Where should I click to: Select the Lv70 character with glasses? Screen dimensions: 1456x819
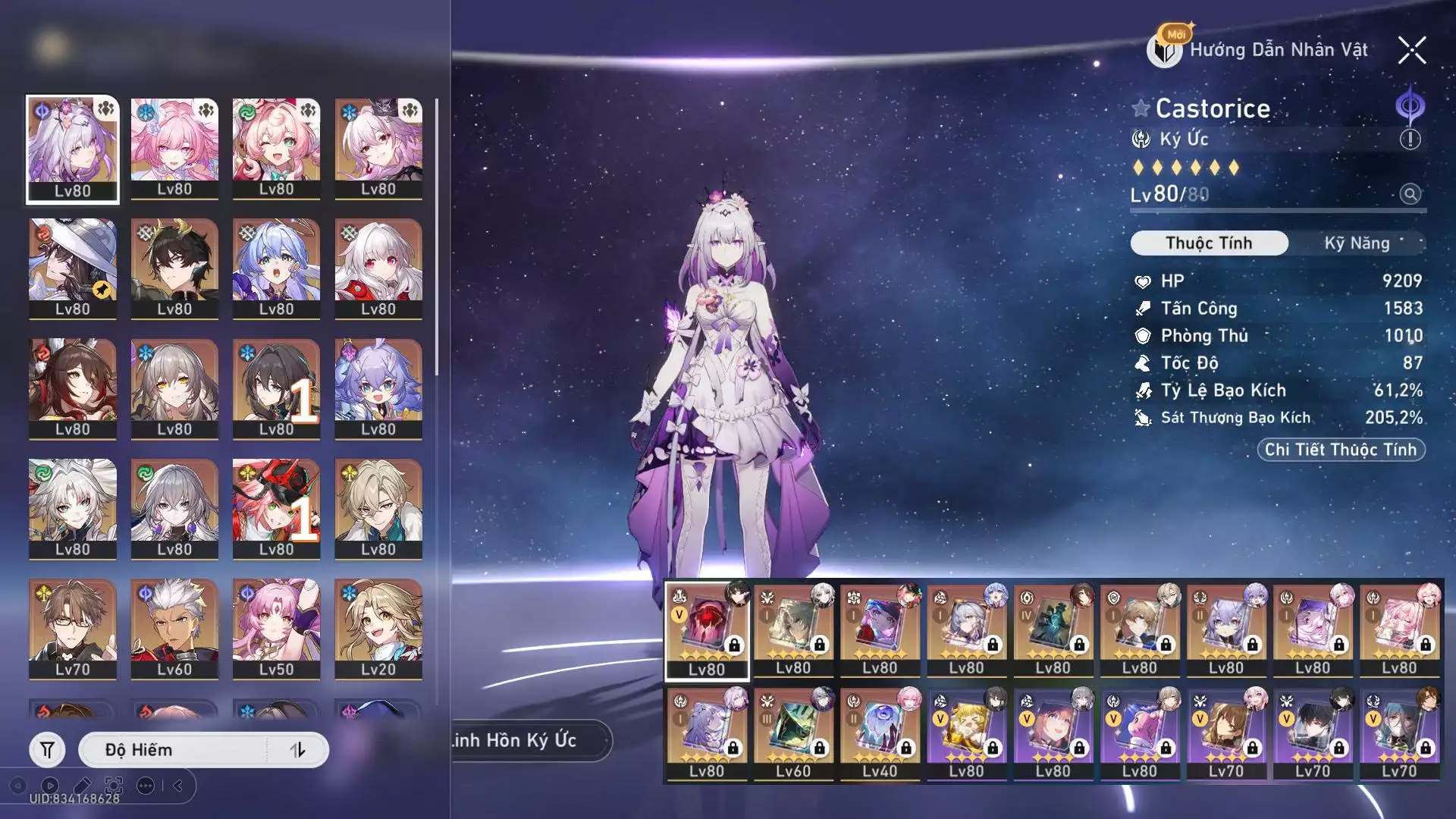pyautogui.click(x=73, y=629)
